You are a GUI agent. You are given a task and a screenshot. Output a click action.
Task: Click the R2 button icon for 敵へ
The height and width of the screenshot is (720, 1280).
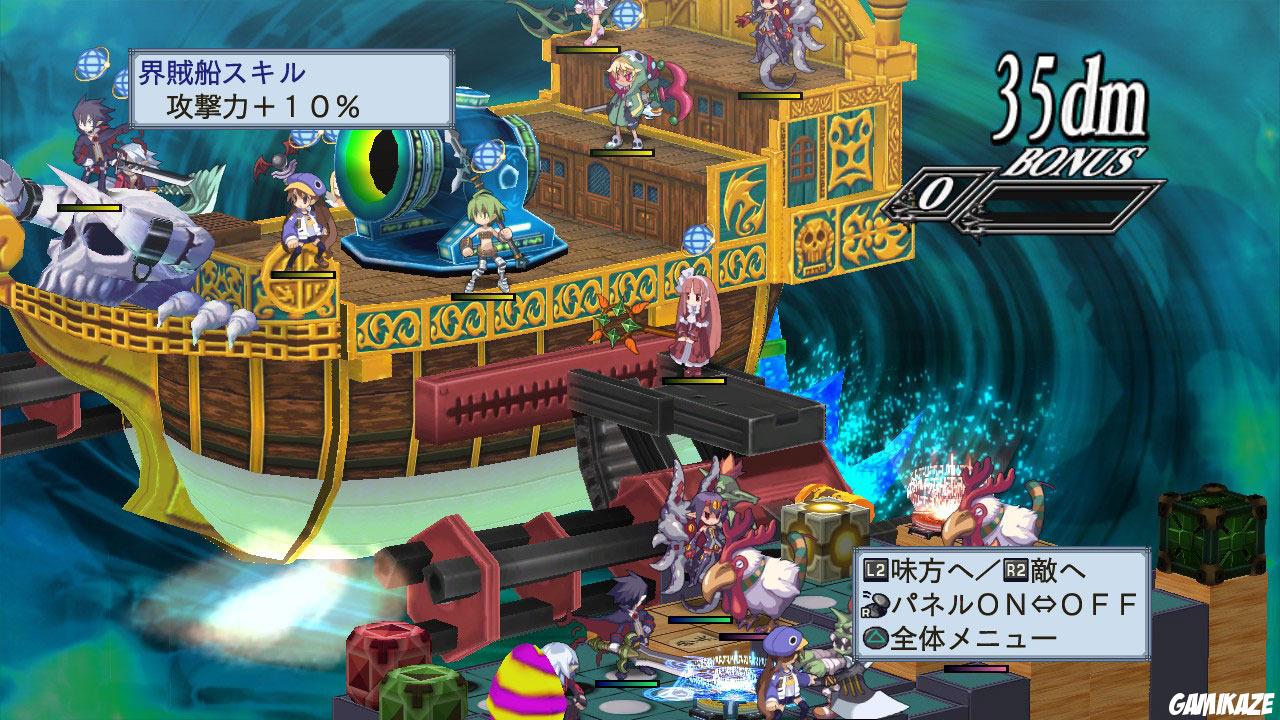coord(1017,572)
